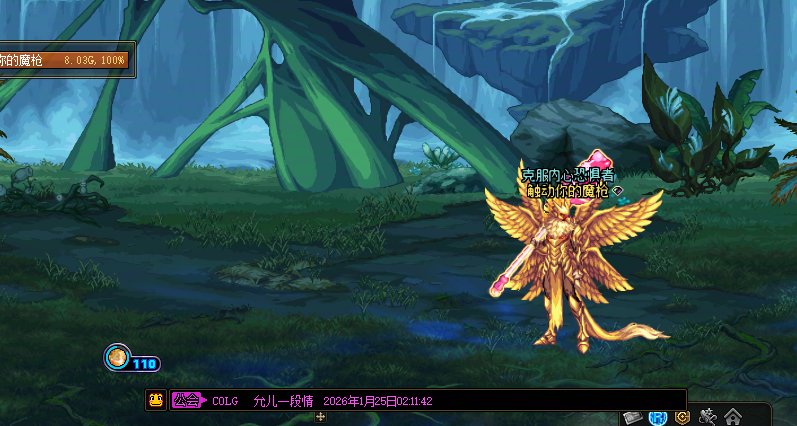Select the 魔枪 weapon info panel
This screenshot has height=426, width=797.
pos(66,60)
